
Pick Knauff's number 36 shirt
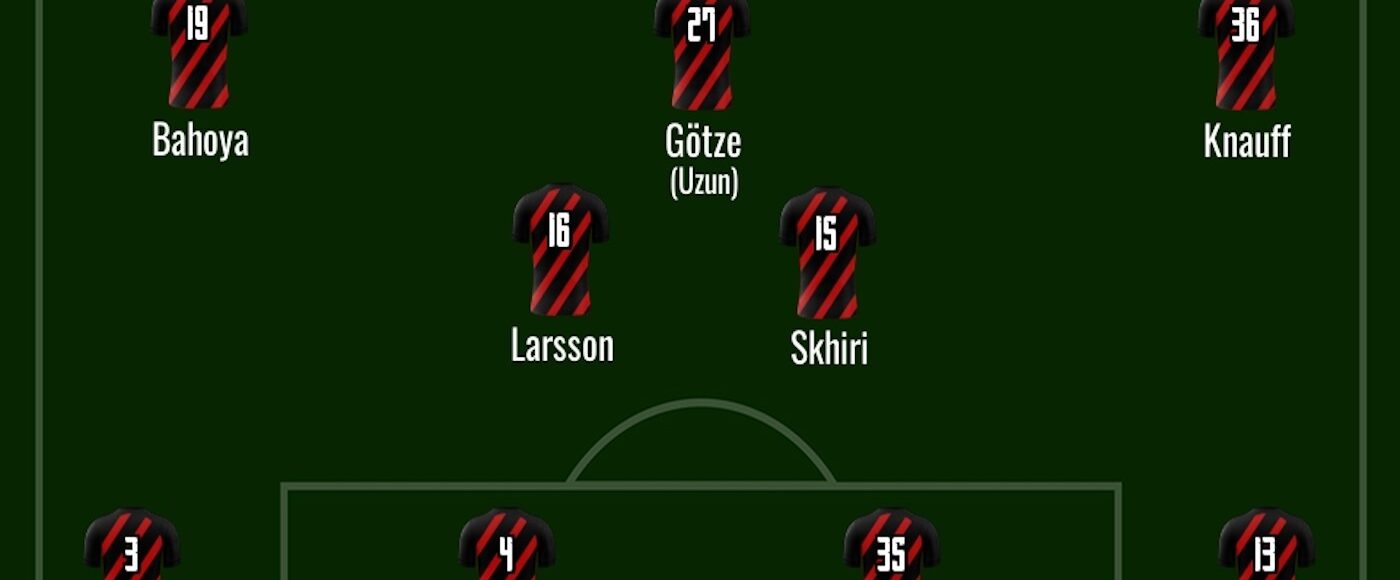1245,50
